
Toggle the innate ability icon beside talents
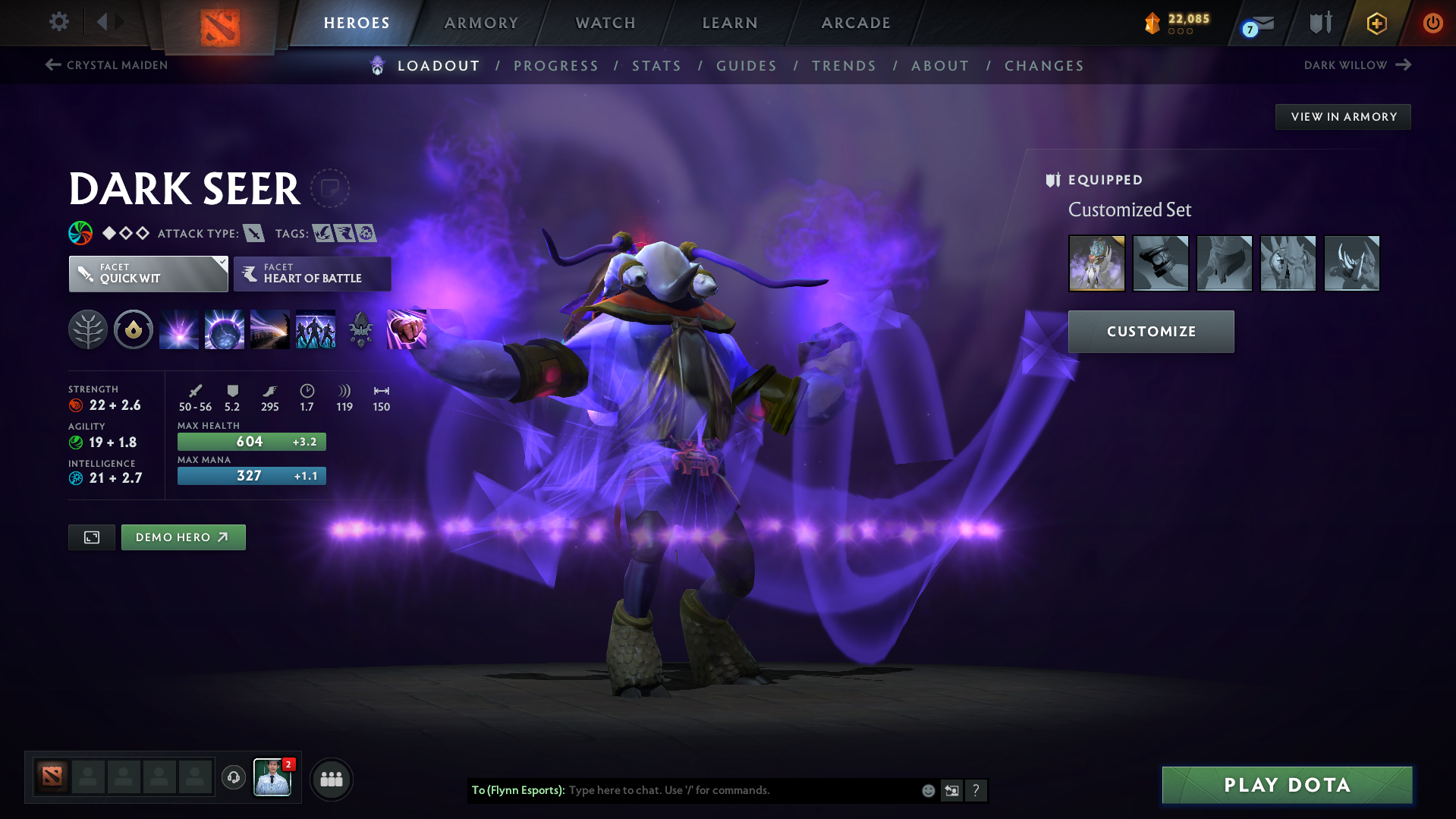(x=134, y=329)
